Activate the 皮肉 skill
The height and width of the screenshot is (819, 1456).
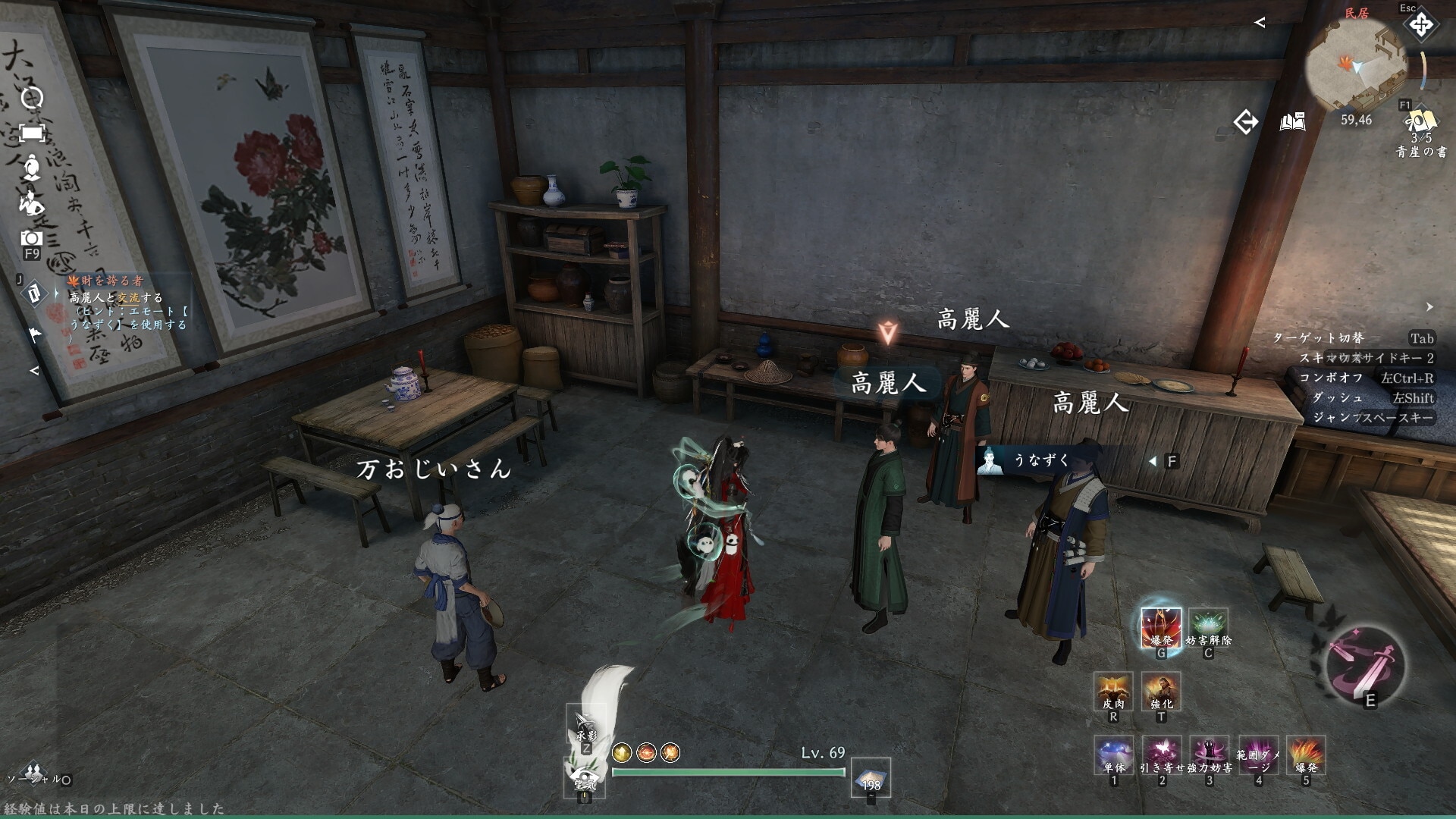point(1113,692)
